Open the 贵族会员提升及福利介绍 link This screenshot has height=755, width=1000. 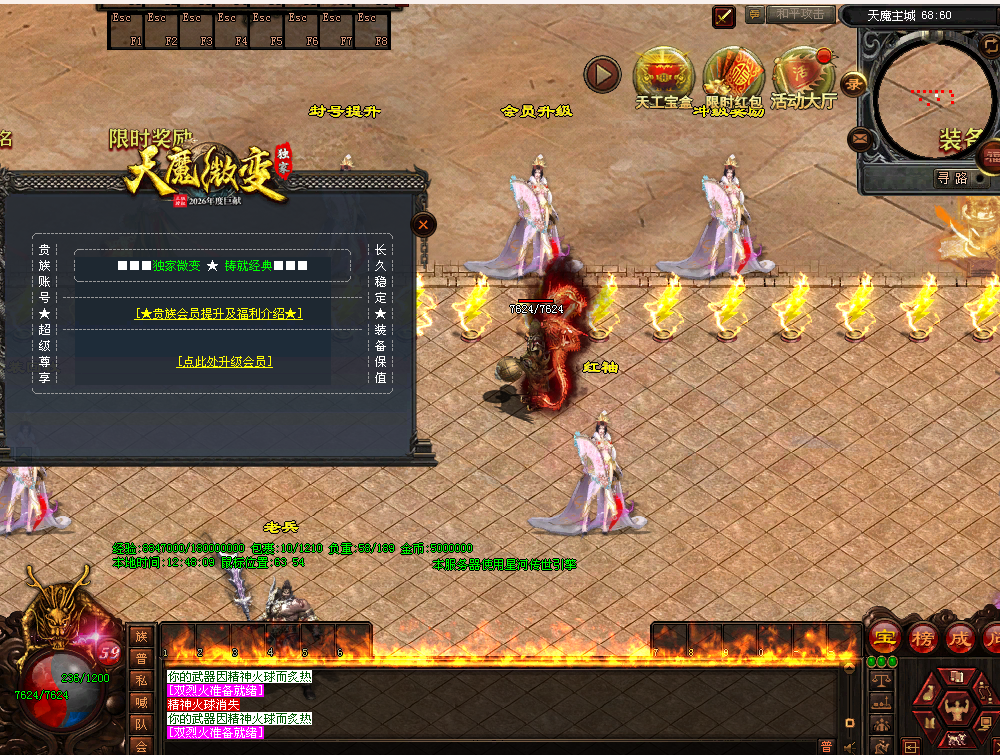point(219,314)
